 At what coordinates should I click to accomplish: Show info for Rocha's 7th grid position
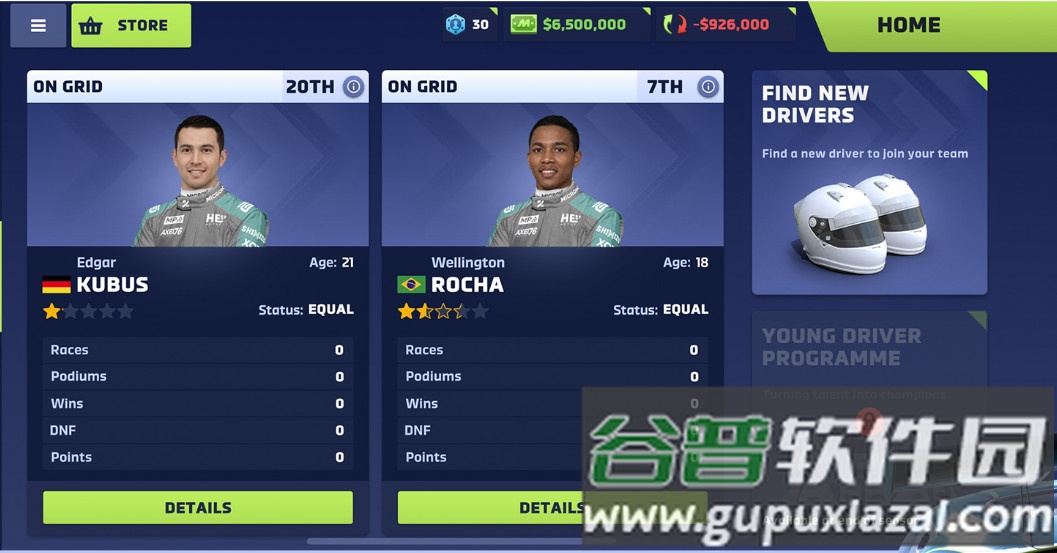pyautogui.click(x=708, y=87)
